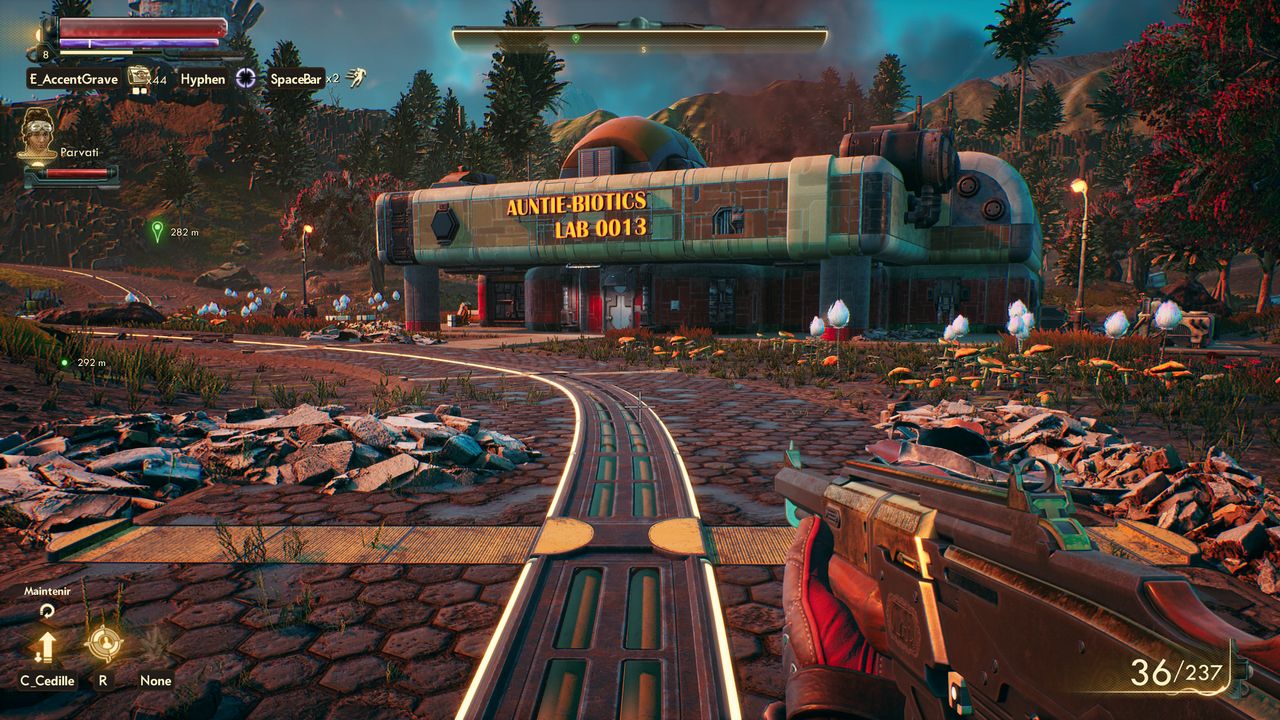Viewport: 1280px width, 720px height.
Task: Activate the upward arrow companion ability icon
Action: point(45,645)
